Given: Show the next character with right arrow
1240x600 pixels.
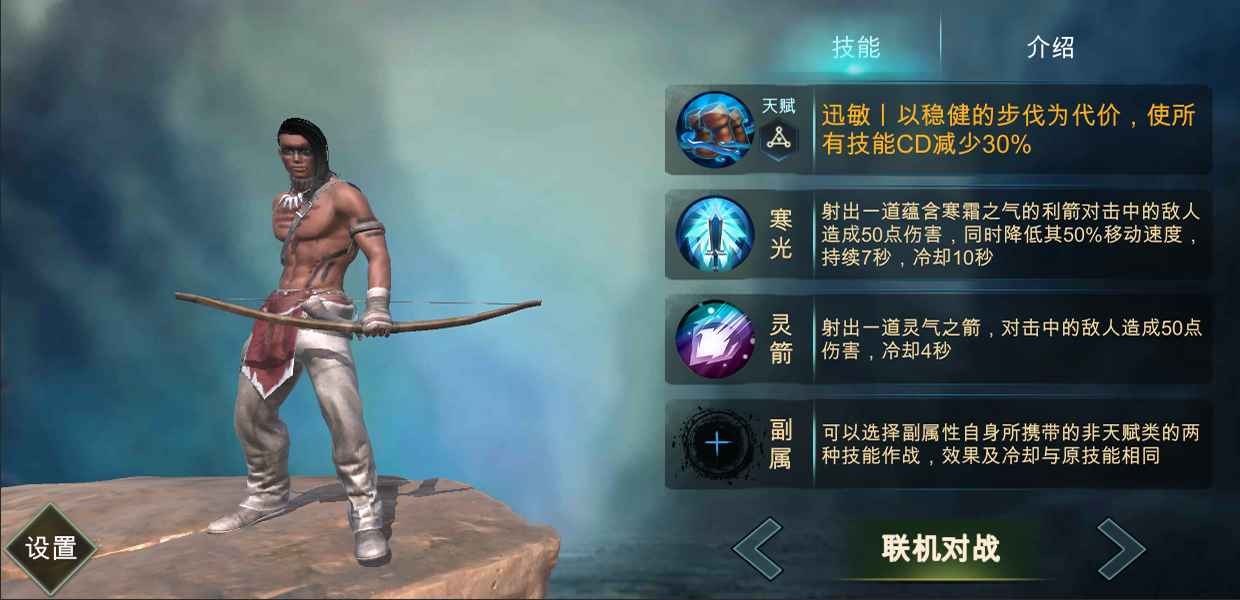Looking at the screenshot, I should pyautogui.click(x=1120, y=548).
